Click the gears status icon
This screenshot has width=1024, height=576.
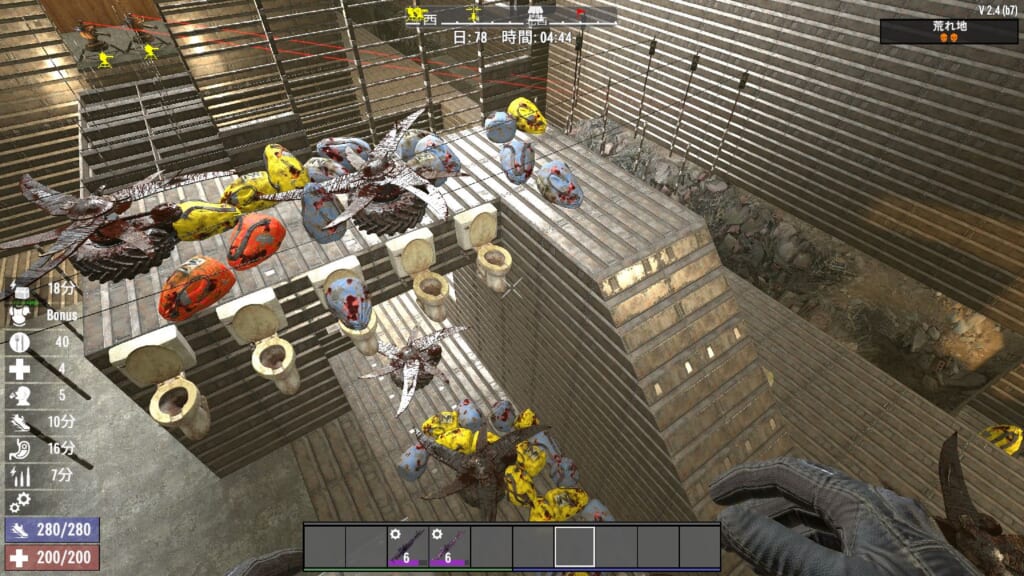pyautogui.click(x=19, y=500)
